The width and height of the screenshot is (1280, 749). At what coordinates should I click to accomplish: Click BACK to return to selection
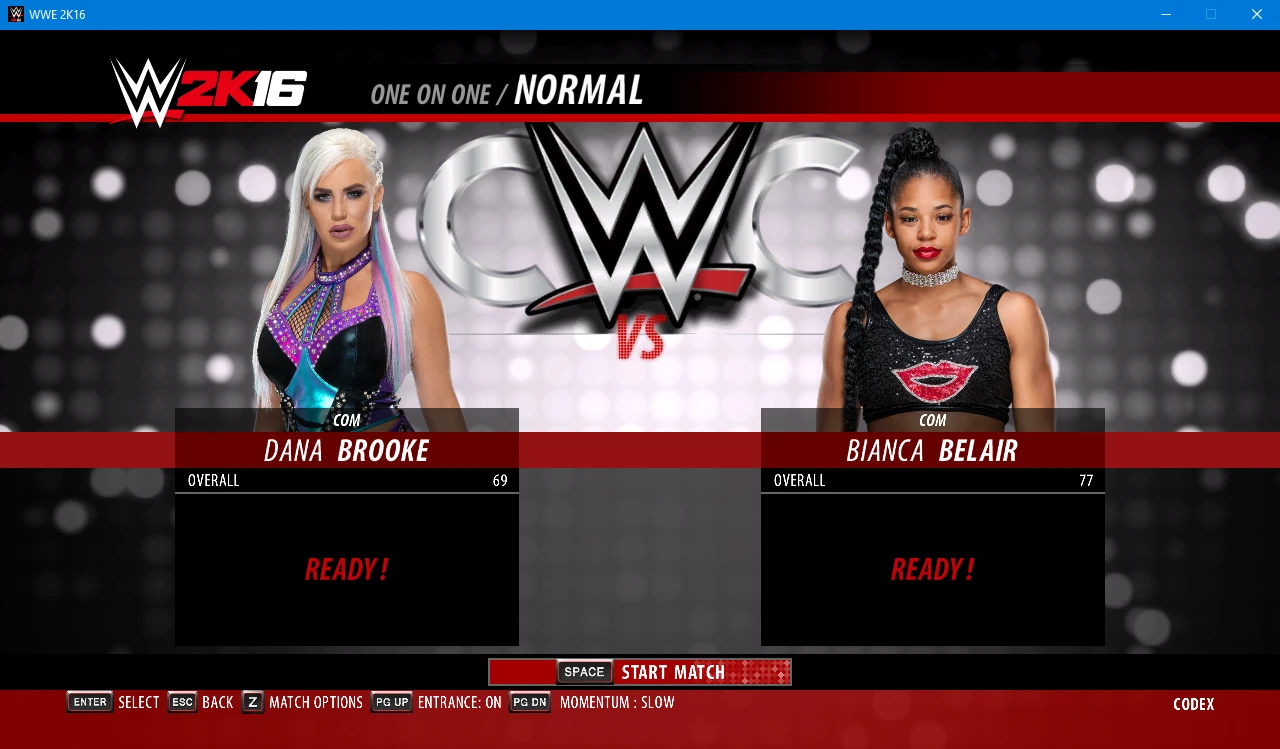point(217,702)
